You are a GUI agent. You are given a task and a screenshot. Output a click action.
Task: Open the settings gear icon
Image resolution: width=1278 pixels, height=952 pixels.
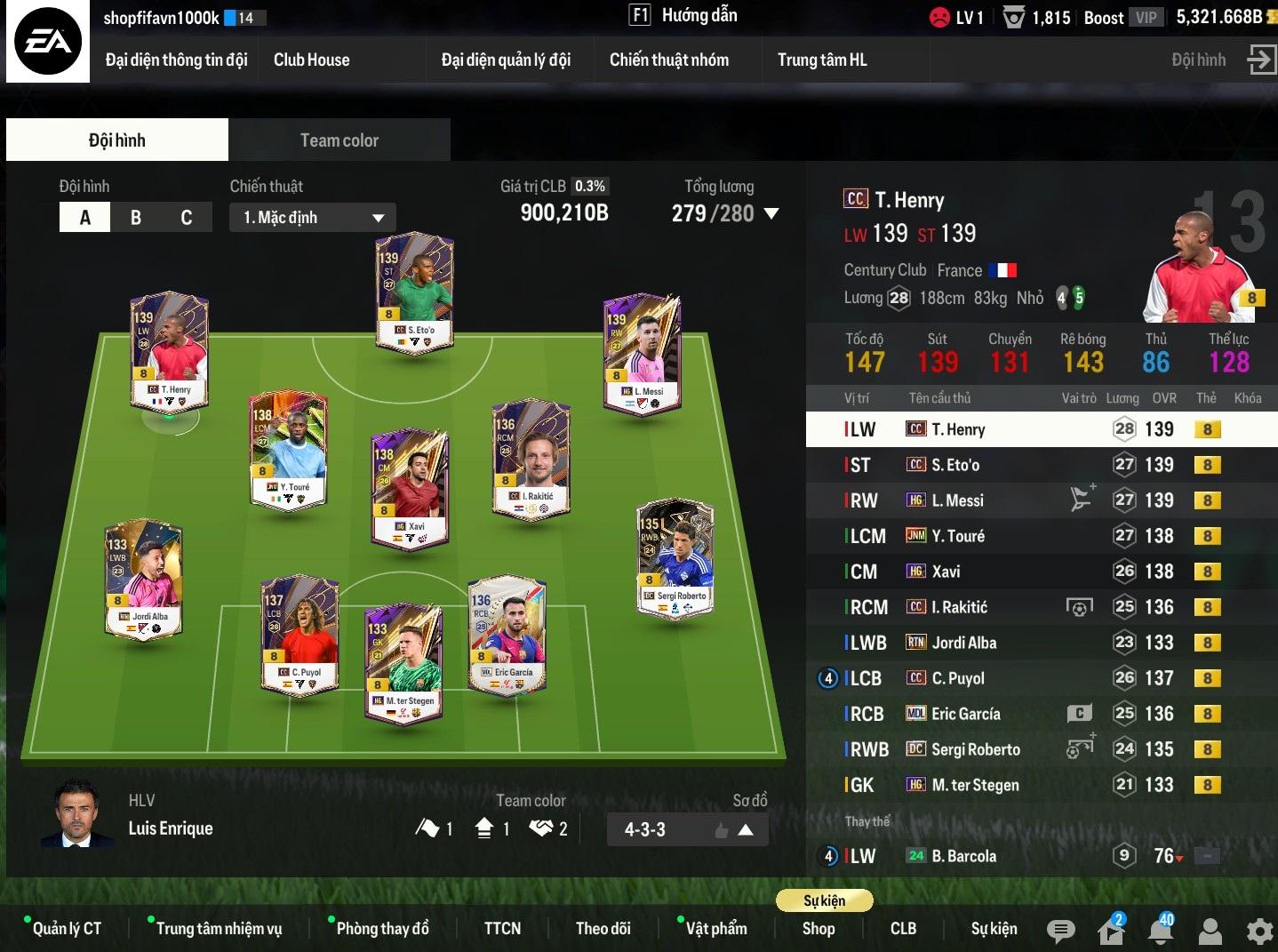(1259, 931)
